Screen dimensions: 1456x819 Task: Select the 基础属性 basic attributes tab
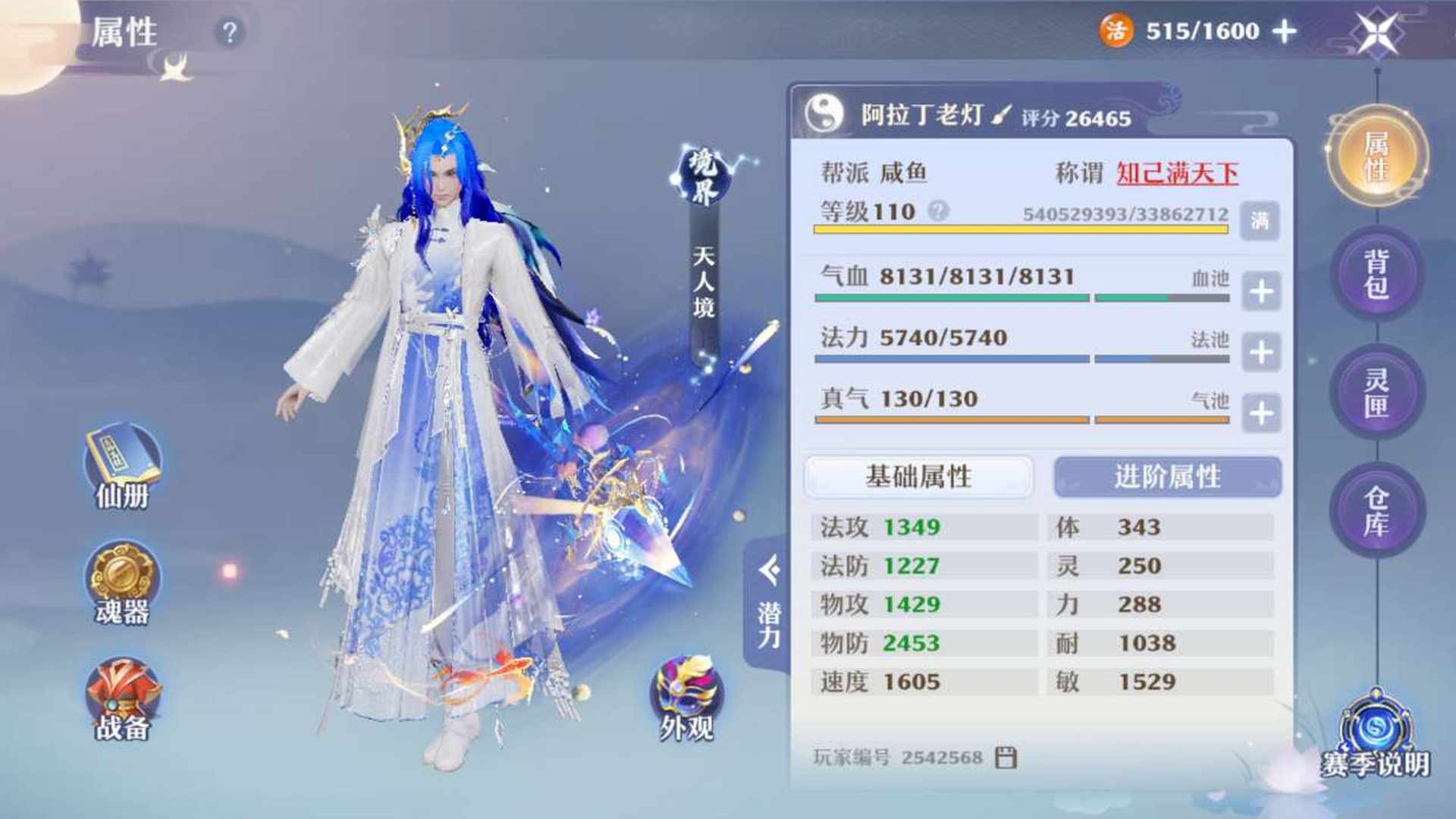918,477
